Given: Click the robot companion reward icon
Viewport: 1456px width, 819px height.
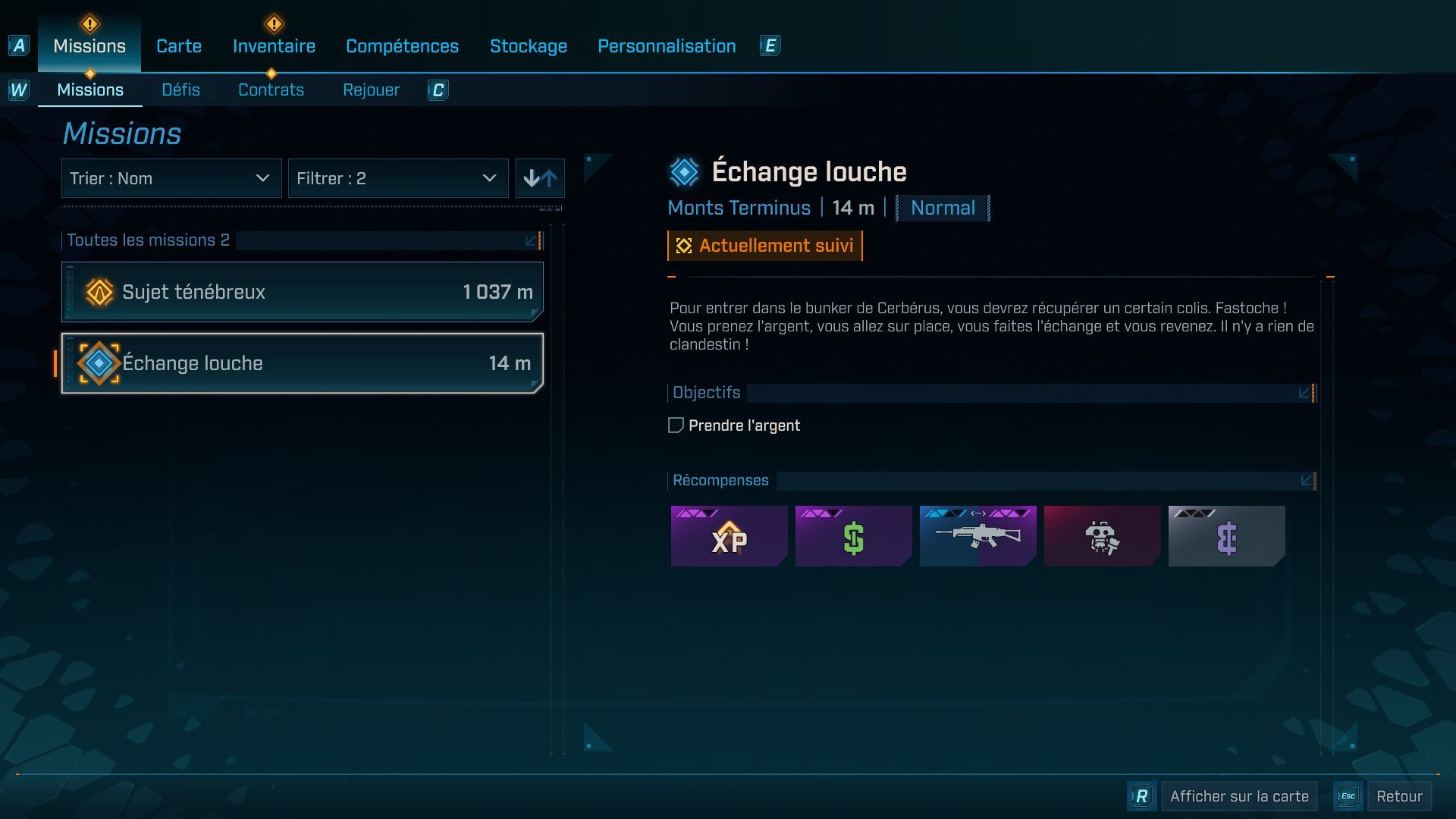Looking at the screenshot, I should 1102,536.
